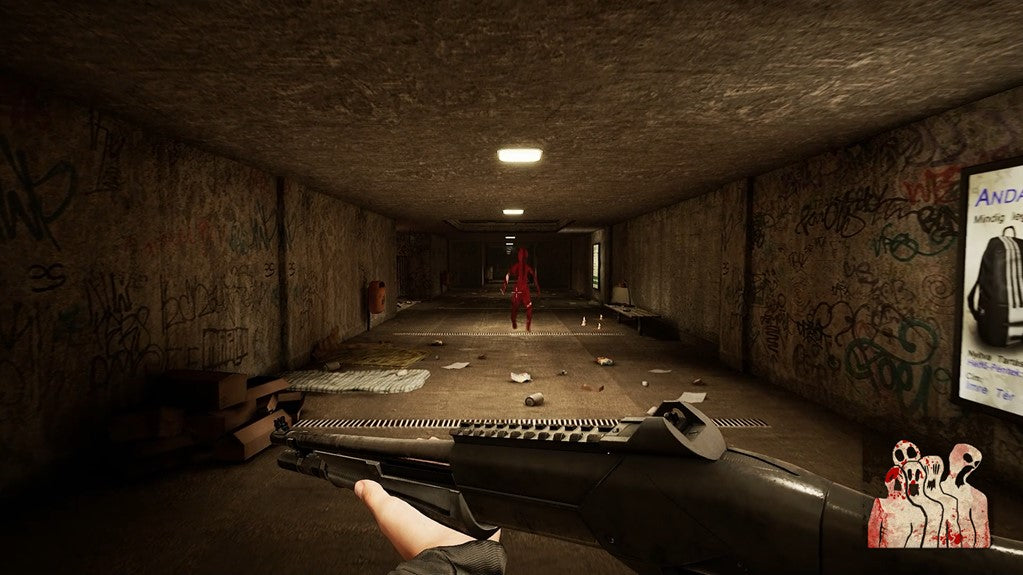Click the bloody ghoul faces logo
Viewport: 1023px width, 575px height.
coord(929,494)
